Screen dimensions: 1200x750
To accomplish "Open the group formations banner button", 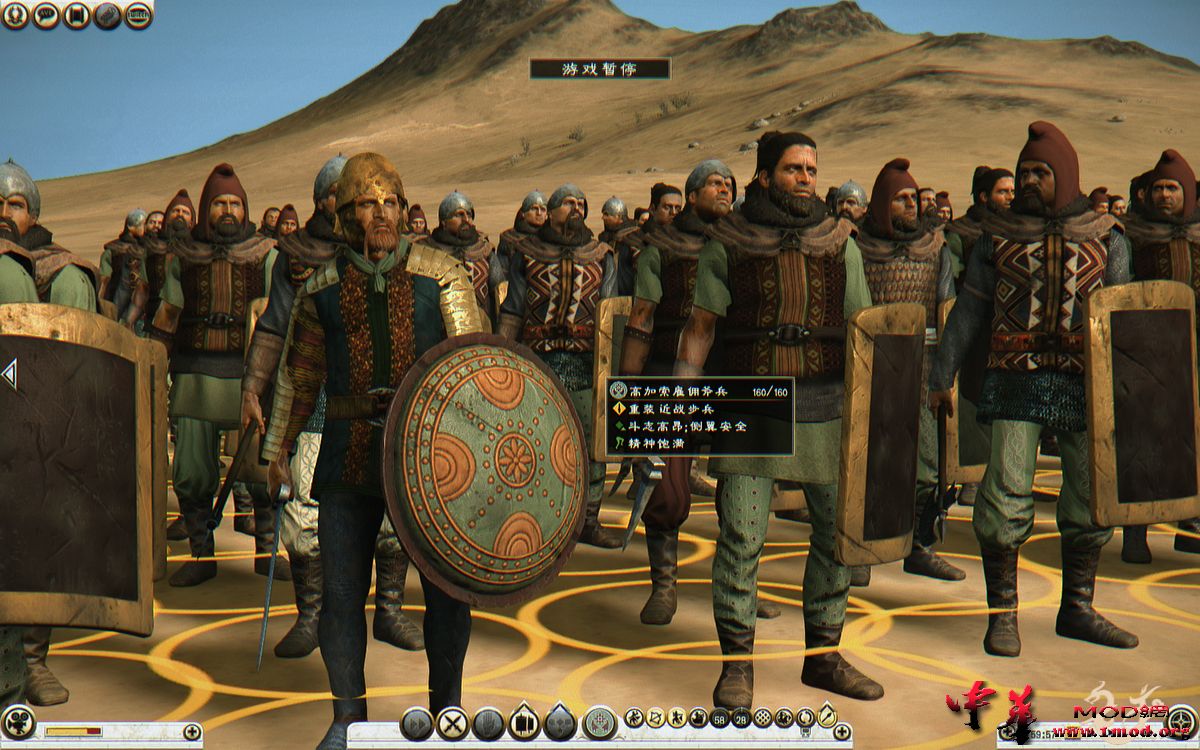I will coord(524,723).
